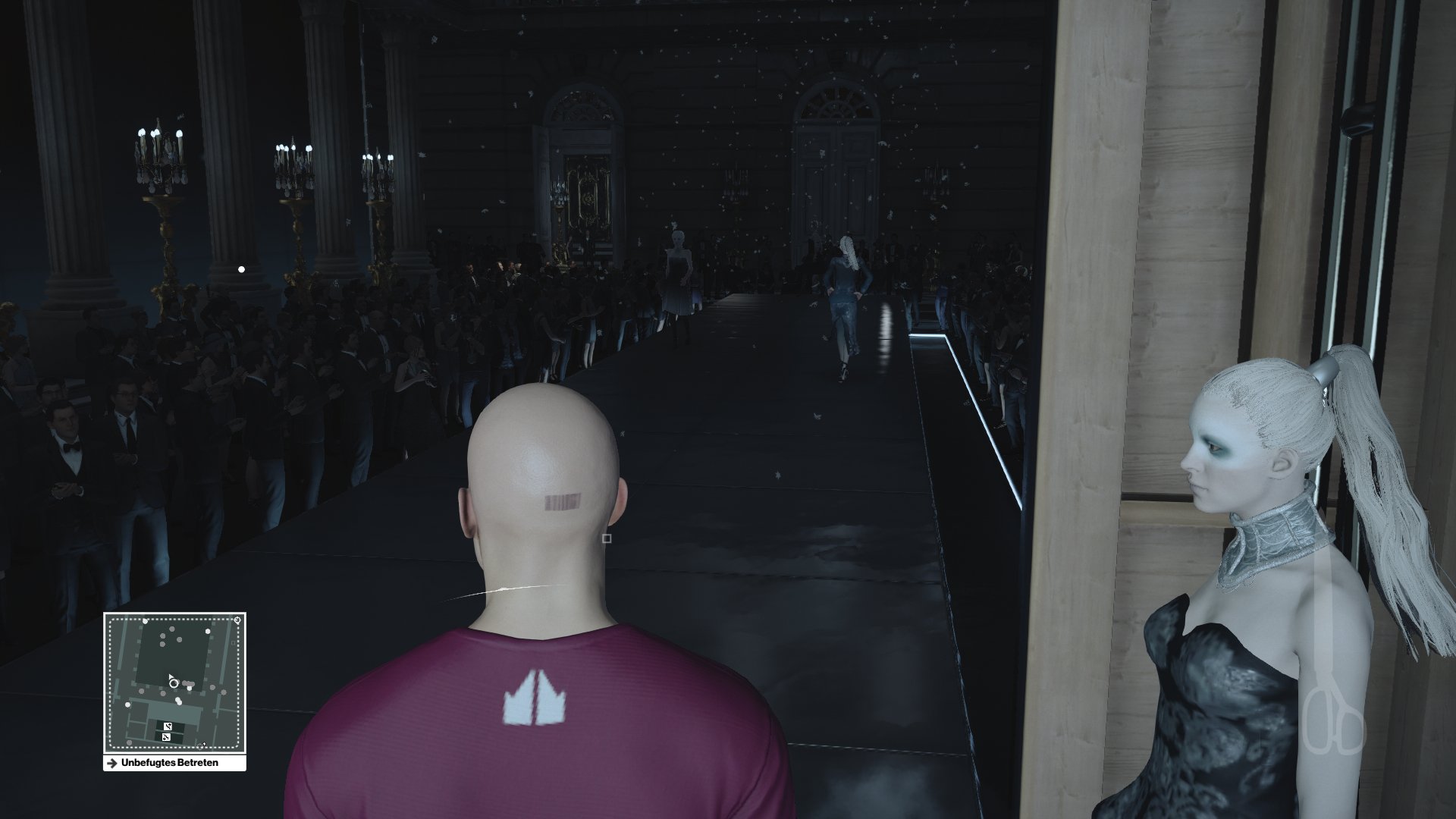Click the Unbefugtes Betreten objective label
The height and width of the screenshot is (819, 1456).
point(168,762)
